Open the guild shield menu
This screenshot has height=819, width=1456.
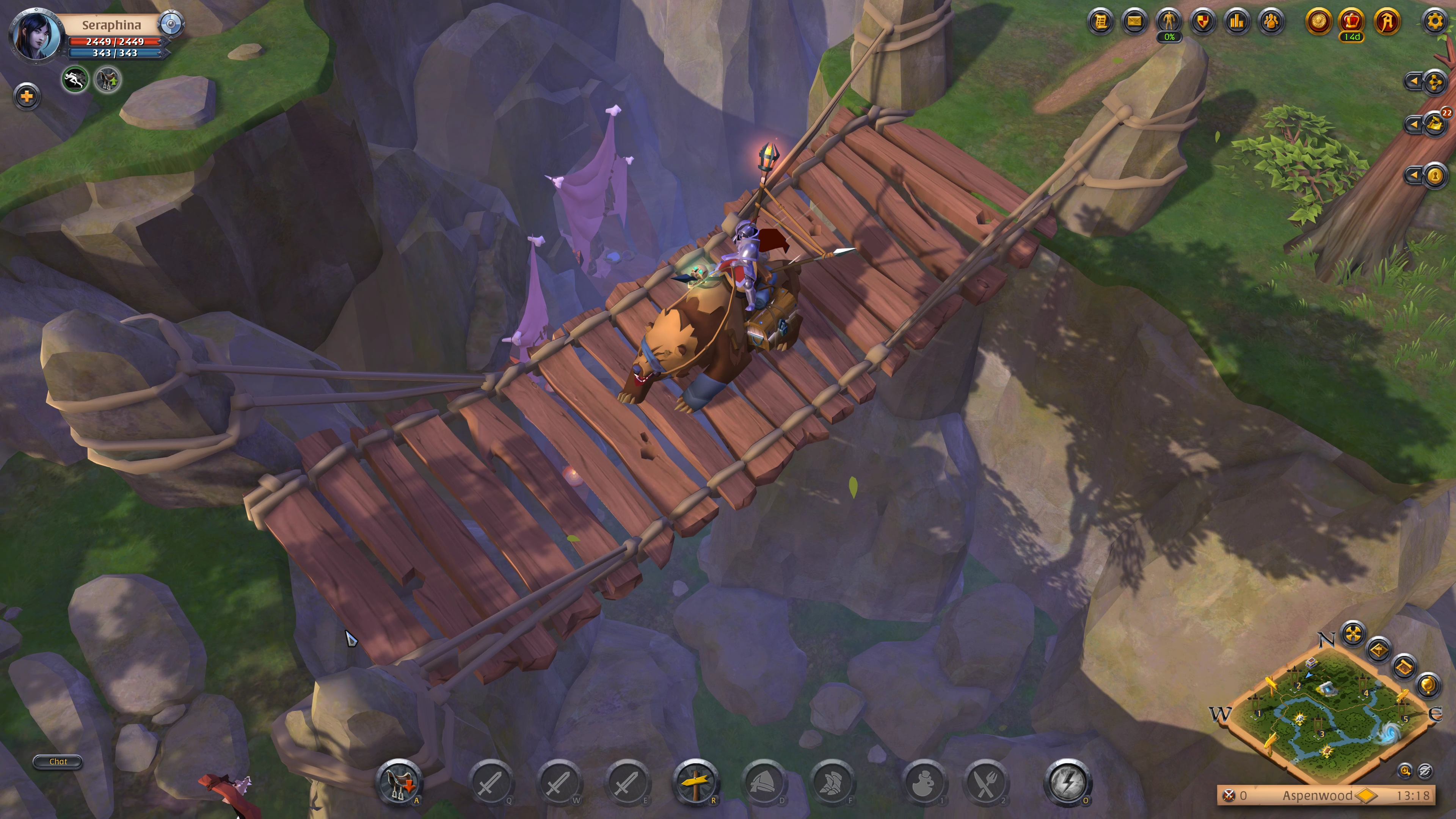(1203, 22)
